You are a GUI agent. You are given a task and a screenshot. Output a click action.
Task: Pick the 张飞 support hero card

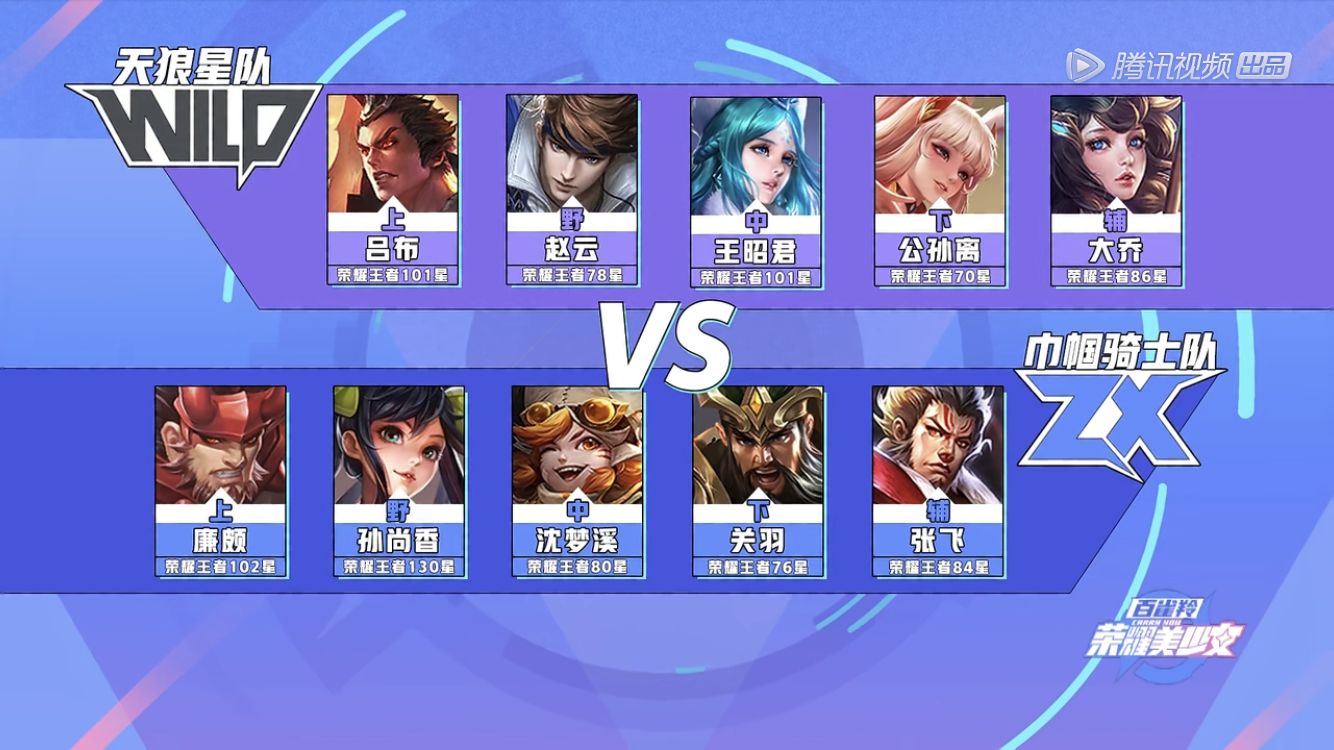(x=938, y=481)
